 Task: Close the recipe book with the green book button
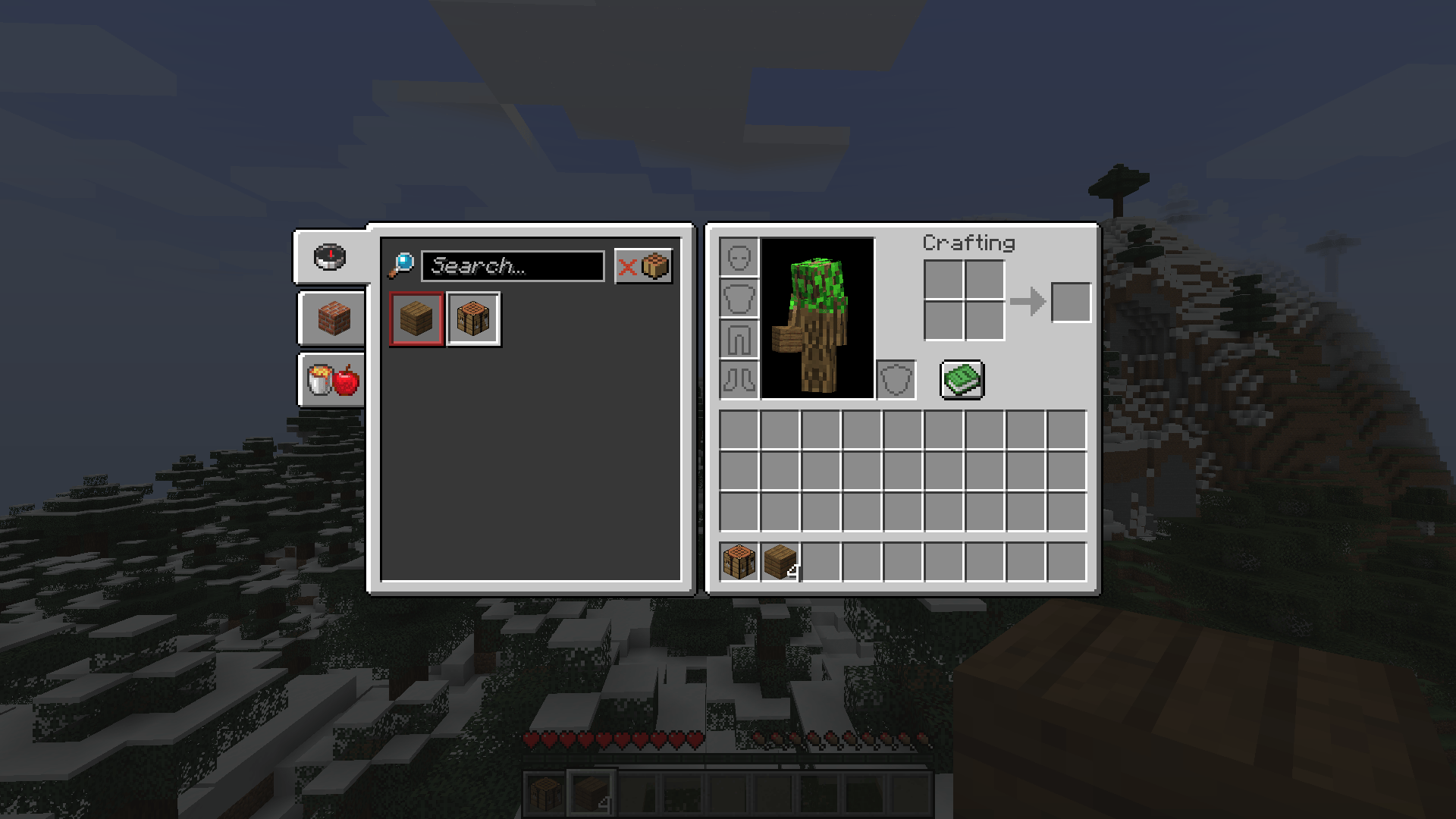pos(962,379)
